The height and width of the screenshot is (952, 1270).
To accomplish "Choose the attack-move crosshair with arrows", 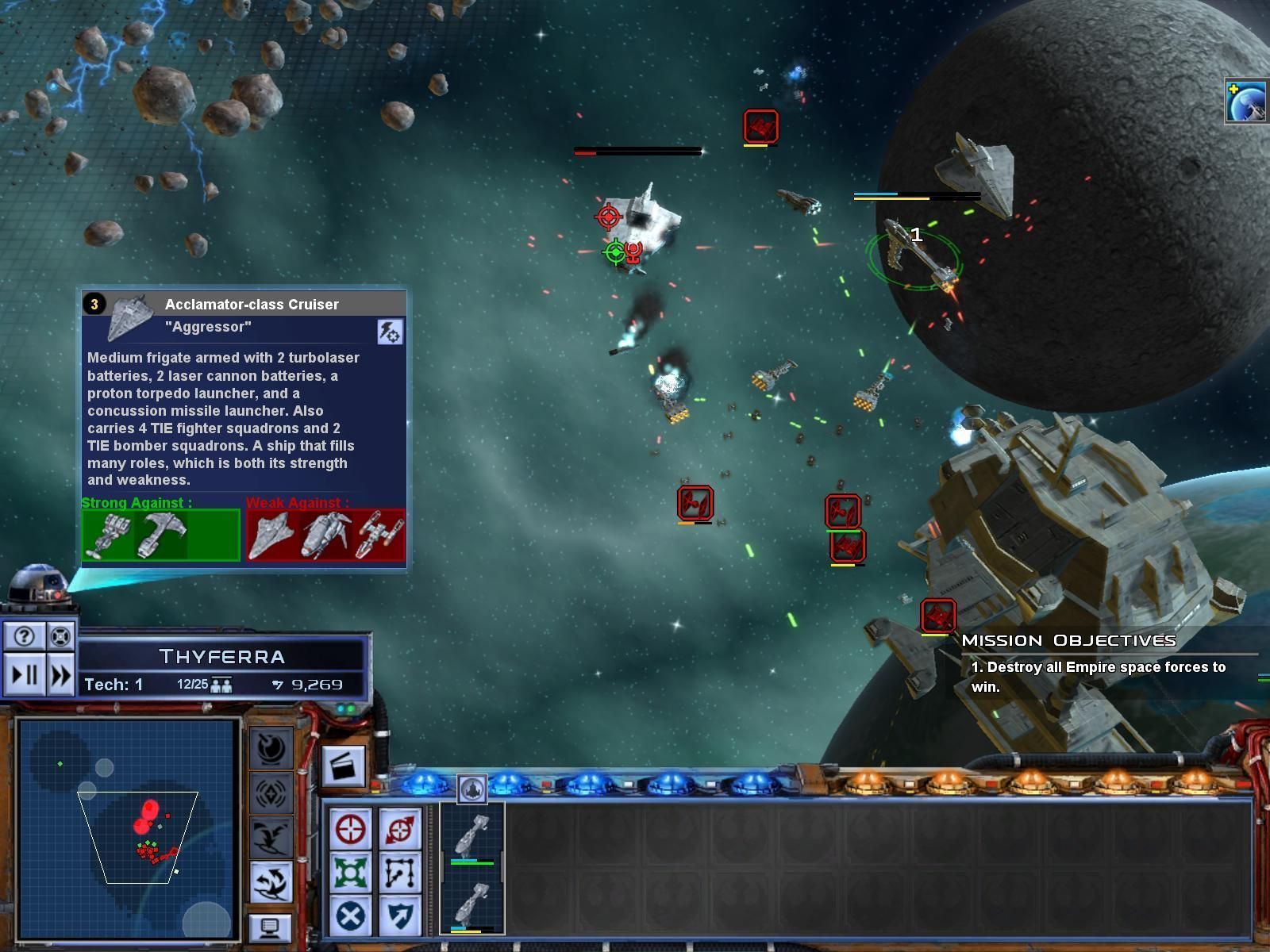I will pyautogui.click(x=399, y=830).
